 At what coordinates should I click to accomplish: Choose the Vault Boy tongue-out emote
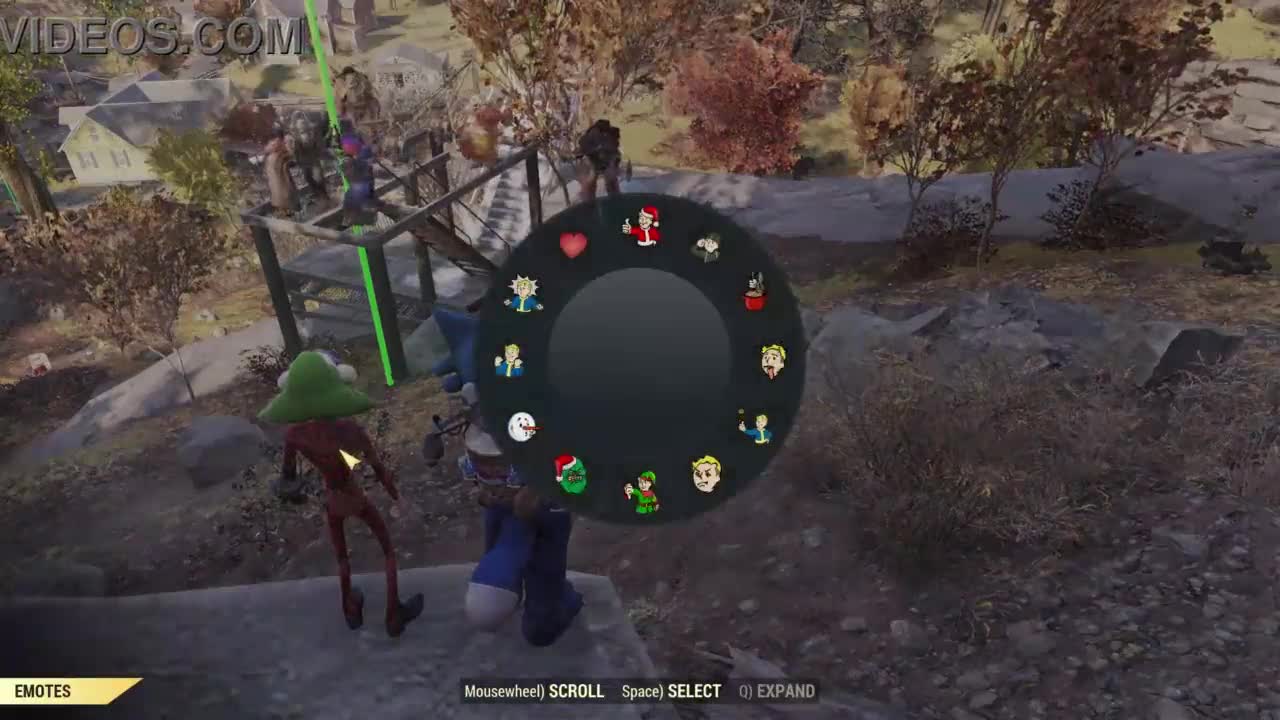[772, 360]
